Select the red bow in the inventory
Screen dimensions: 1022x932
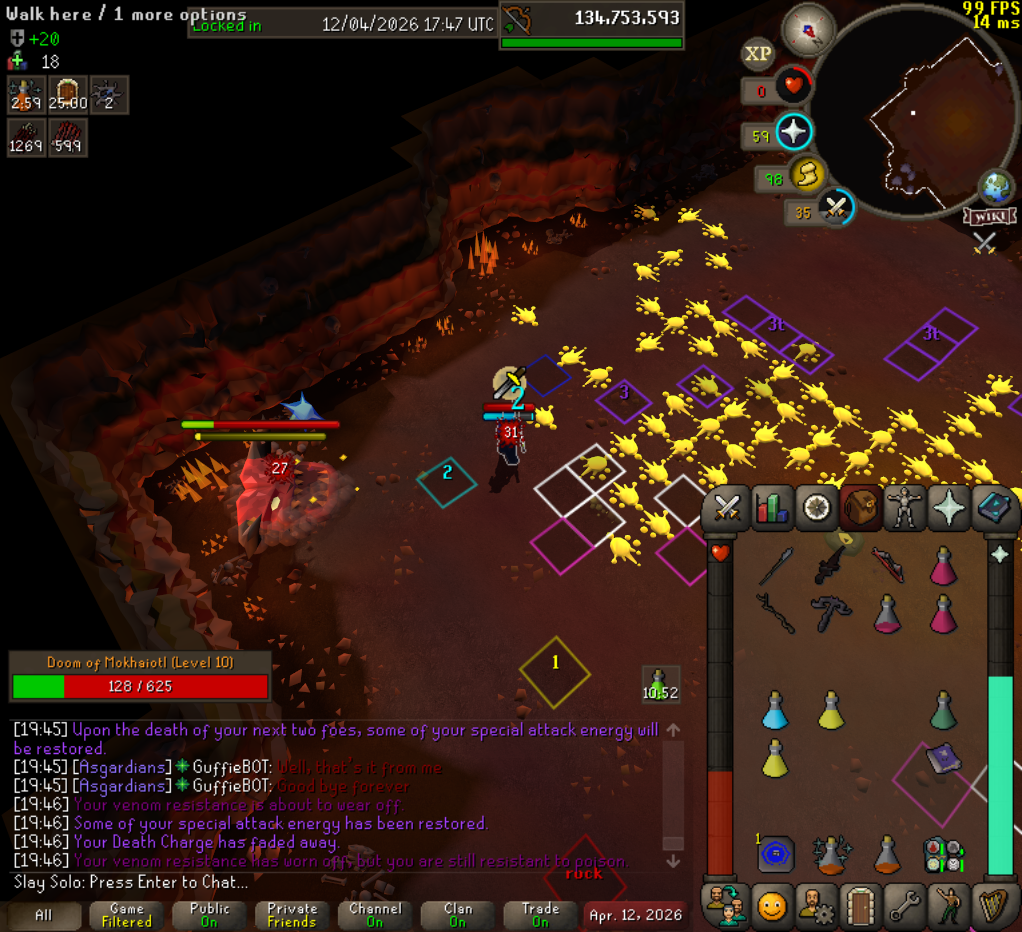coord(887,565)
